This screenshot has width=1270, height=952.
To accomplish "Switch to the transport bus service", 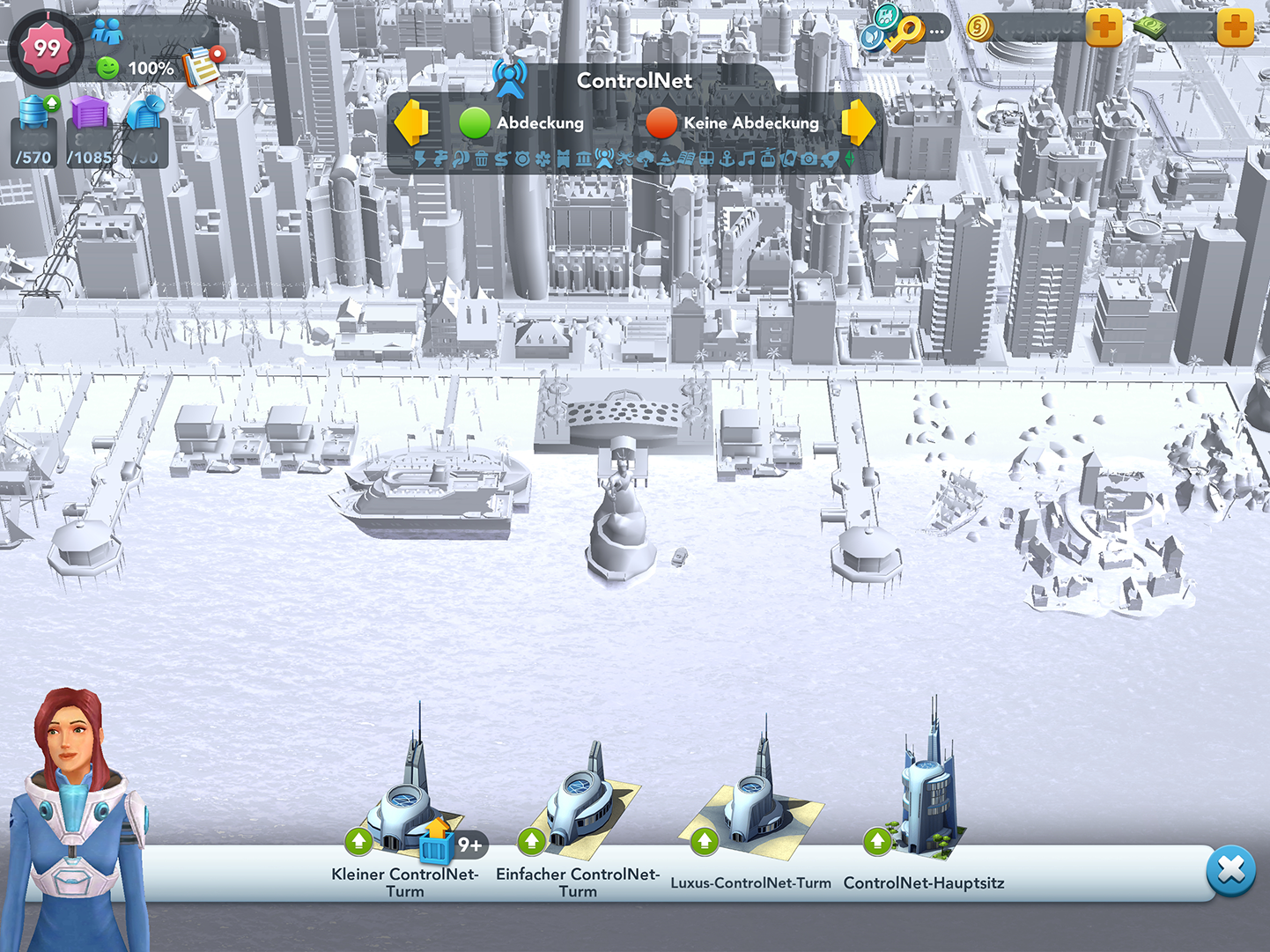I will click(x=706, y=159).
